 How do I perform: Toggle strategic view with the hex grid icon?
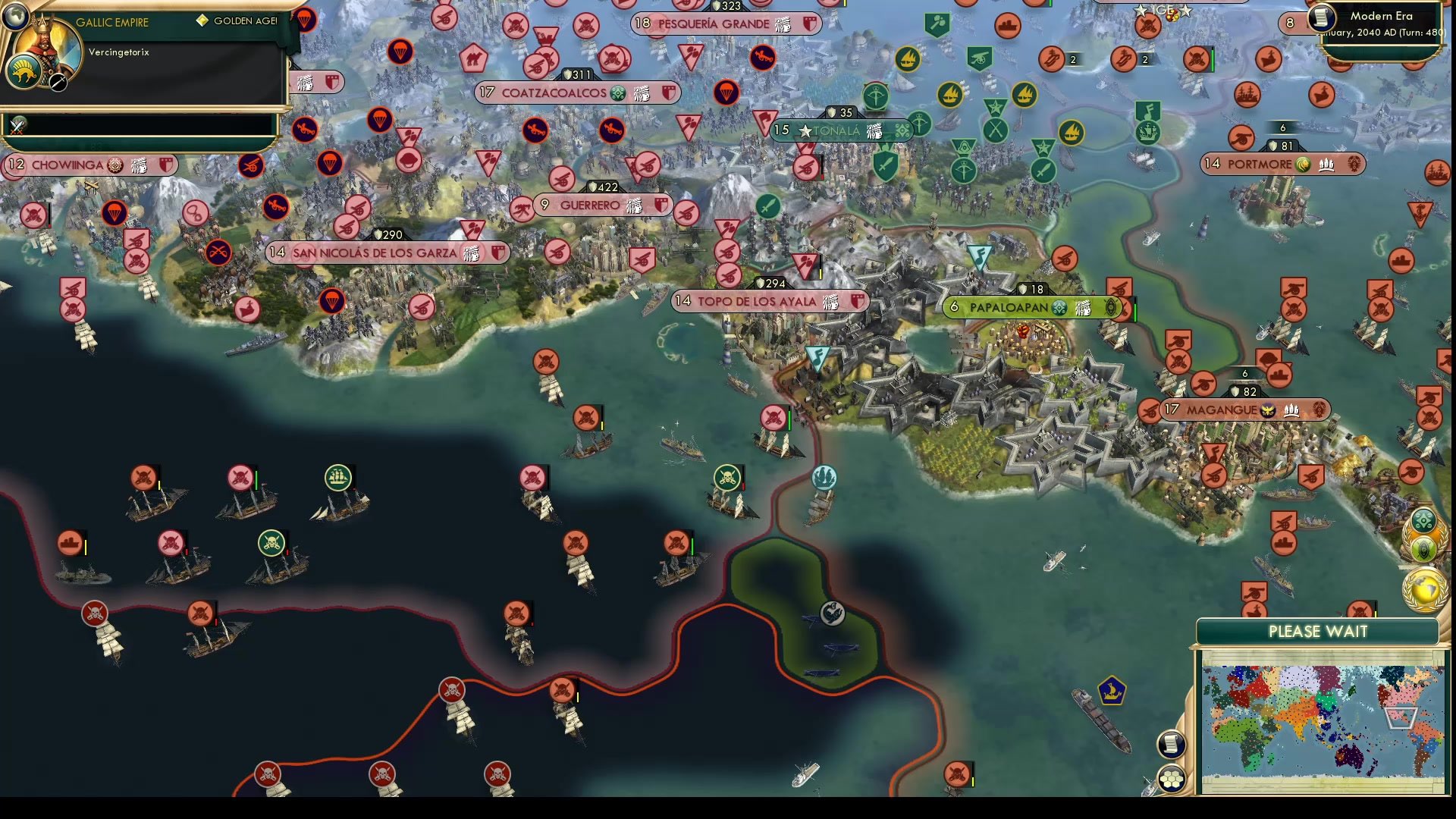coord(1172,777)
